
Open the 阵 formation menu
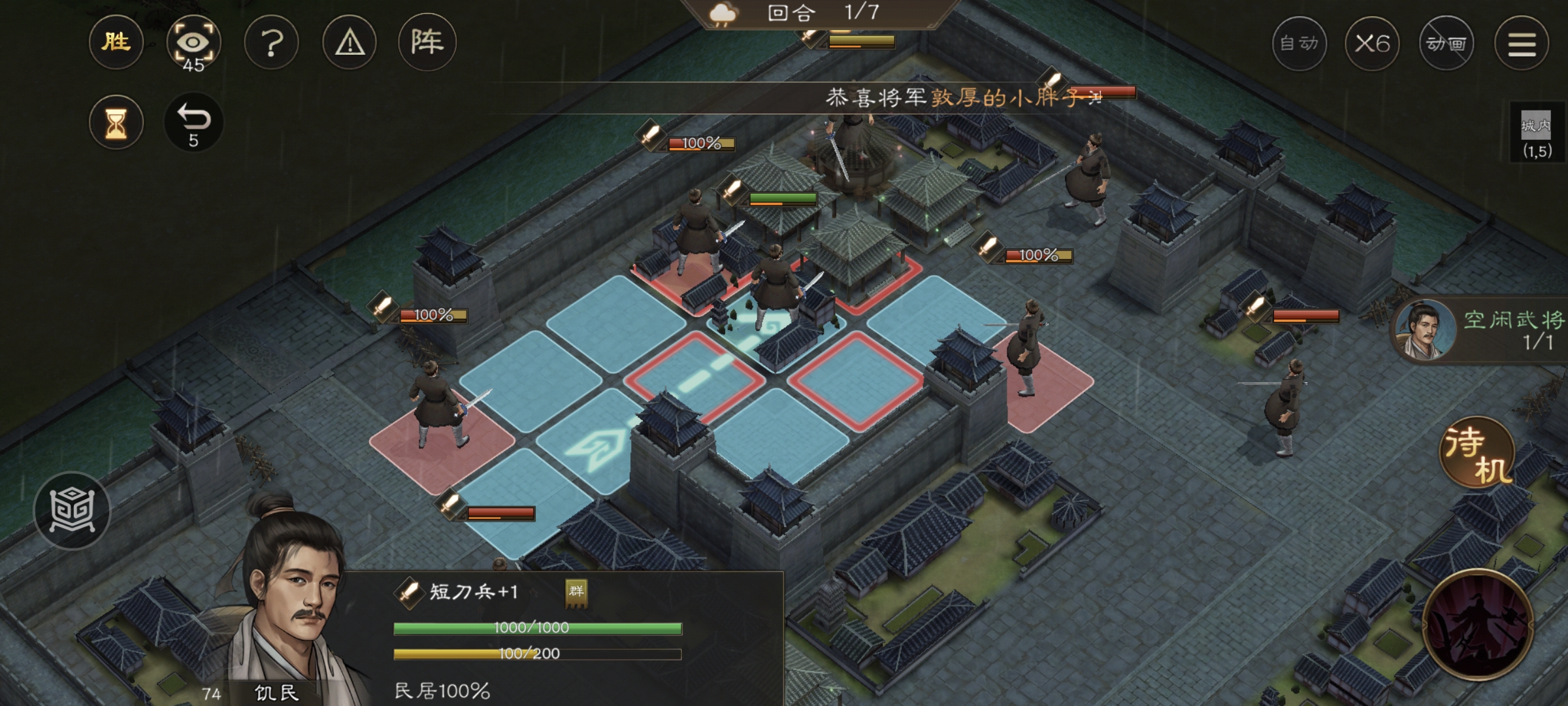pyautogui.click(x=427, y=43)
